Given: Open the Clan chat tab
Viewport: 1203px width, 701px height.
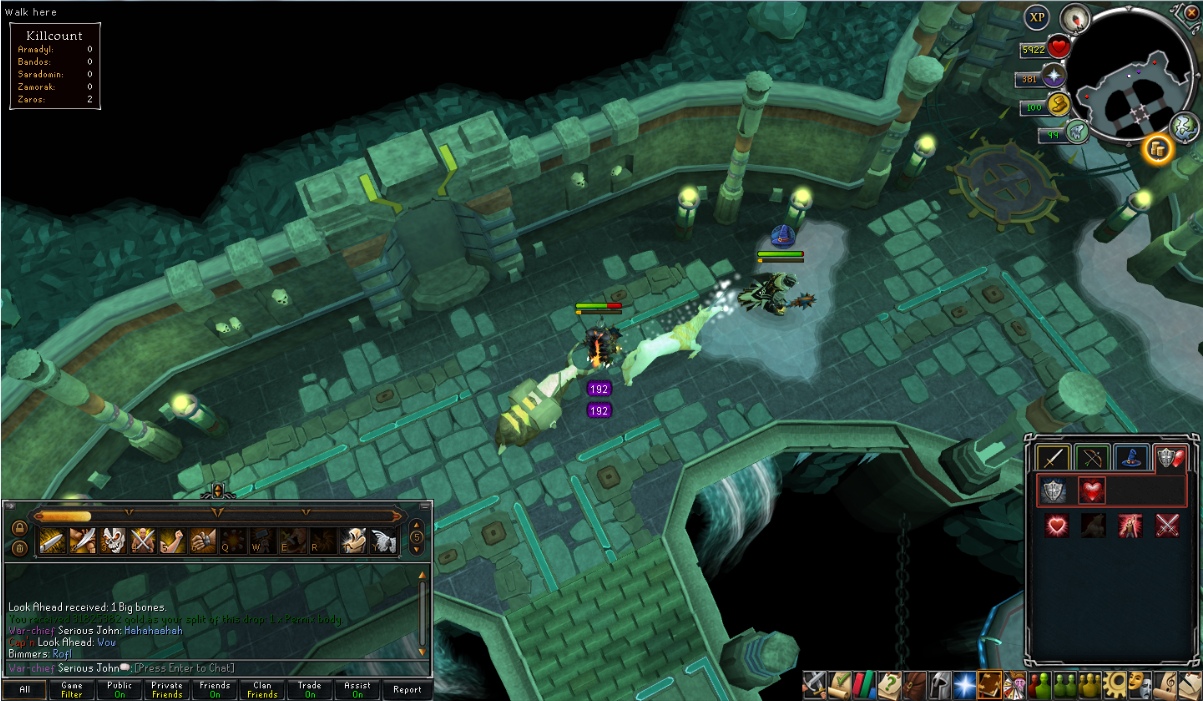Looking at the screenshot, I should [x=262, y=690].
